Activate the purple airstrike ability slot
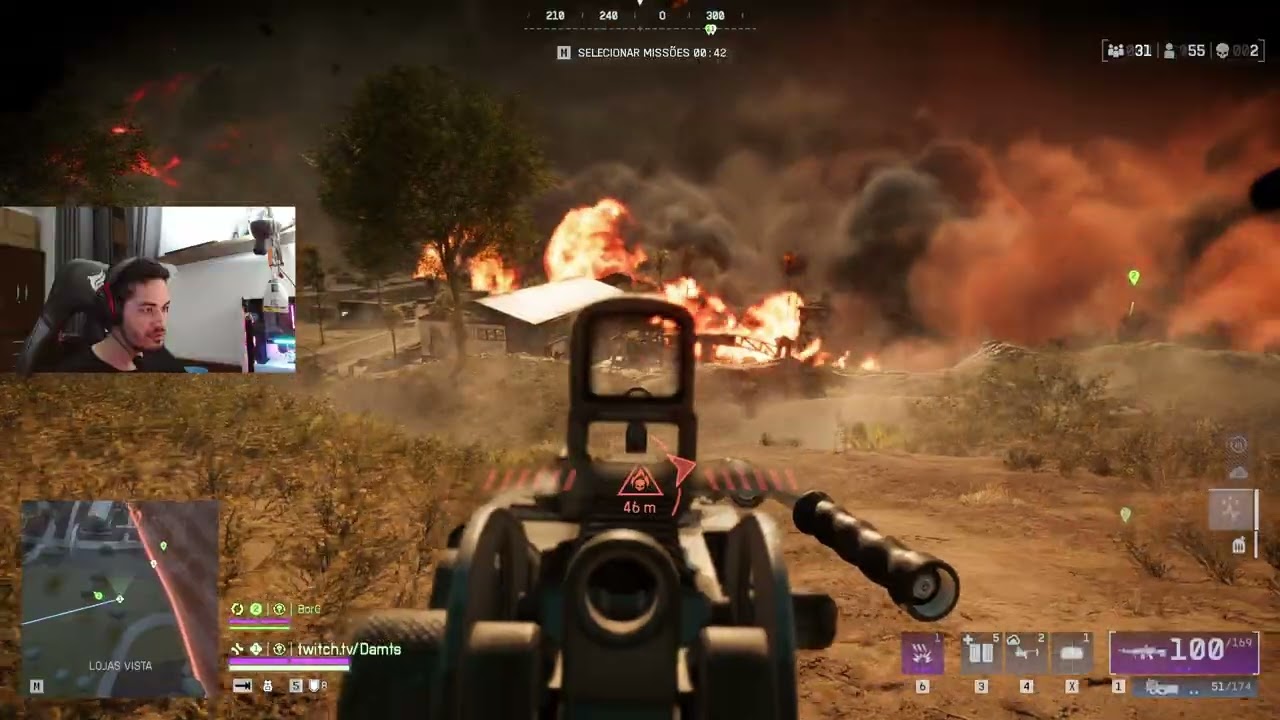 (x=922, y=653)
